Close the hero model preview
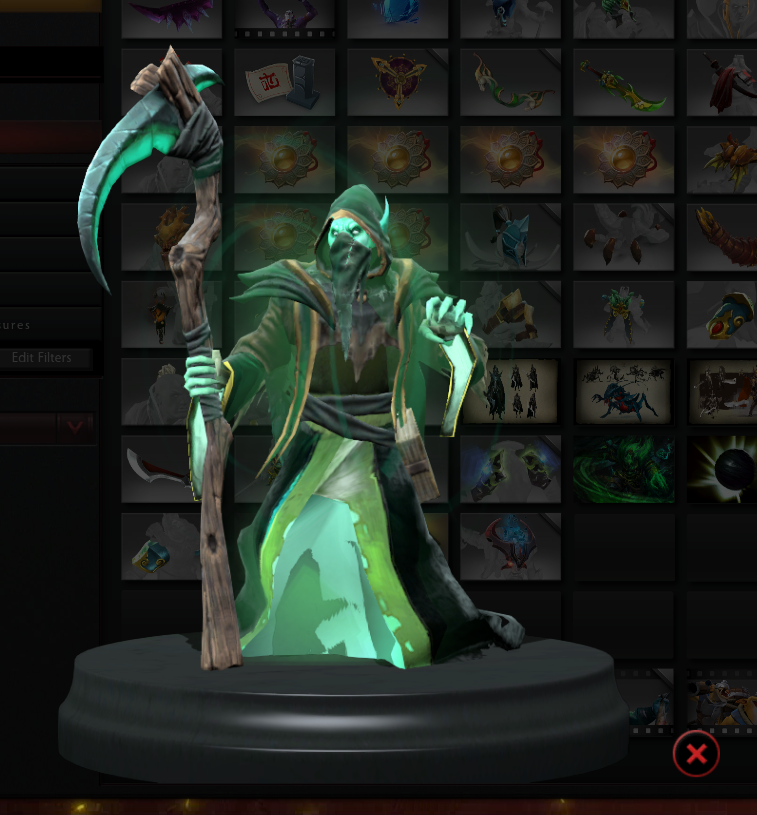Screen dimensions: 757x815 696,754
